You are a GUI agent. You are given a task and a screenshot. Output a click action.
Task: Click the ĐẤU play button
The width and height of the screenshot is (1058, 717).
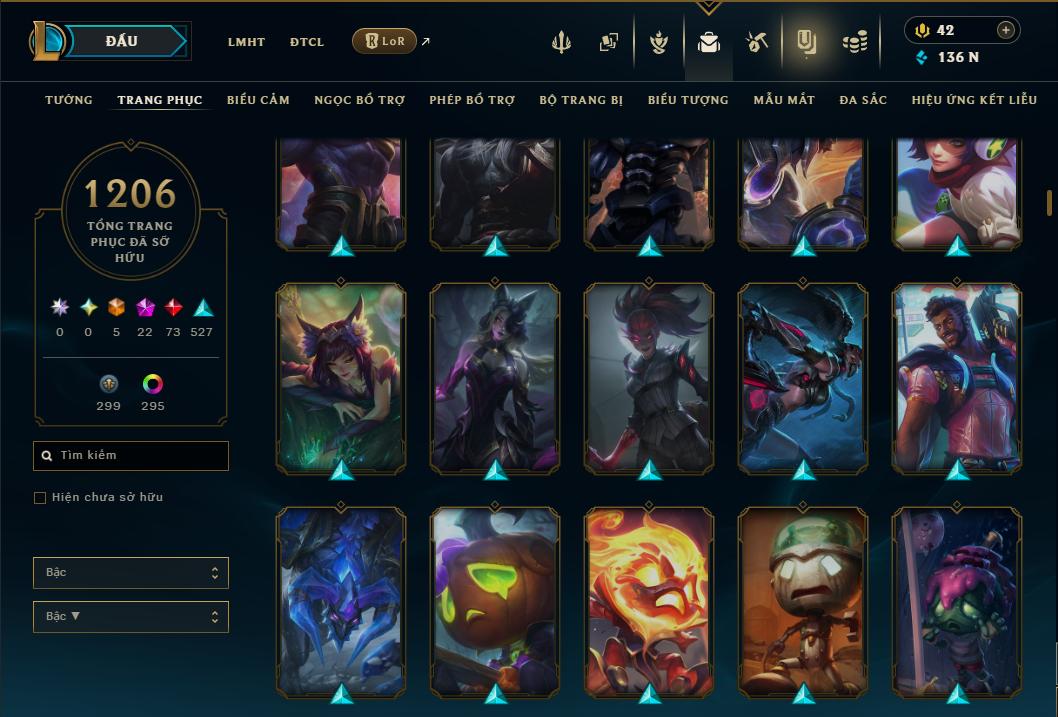pyautogui.click(x=123, y=41)
